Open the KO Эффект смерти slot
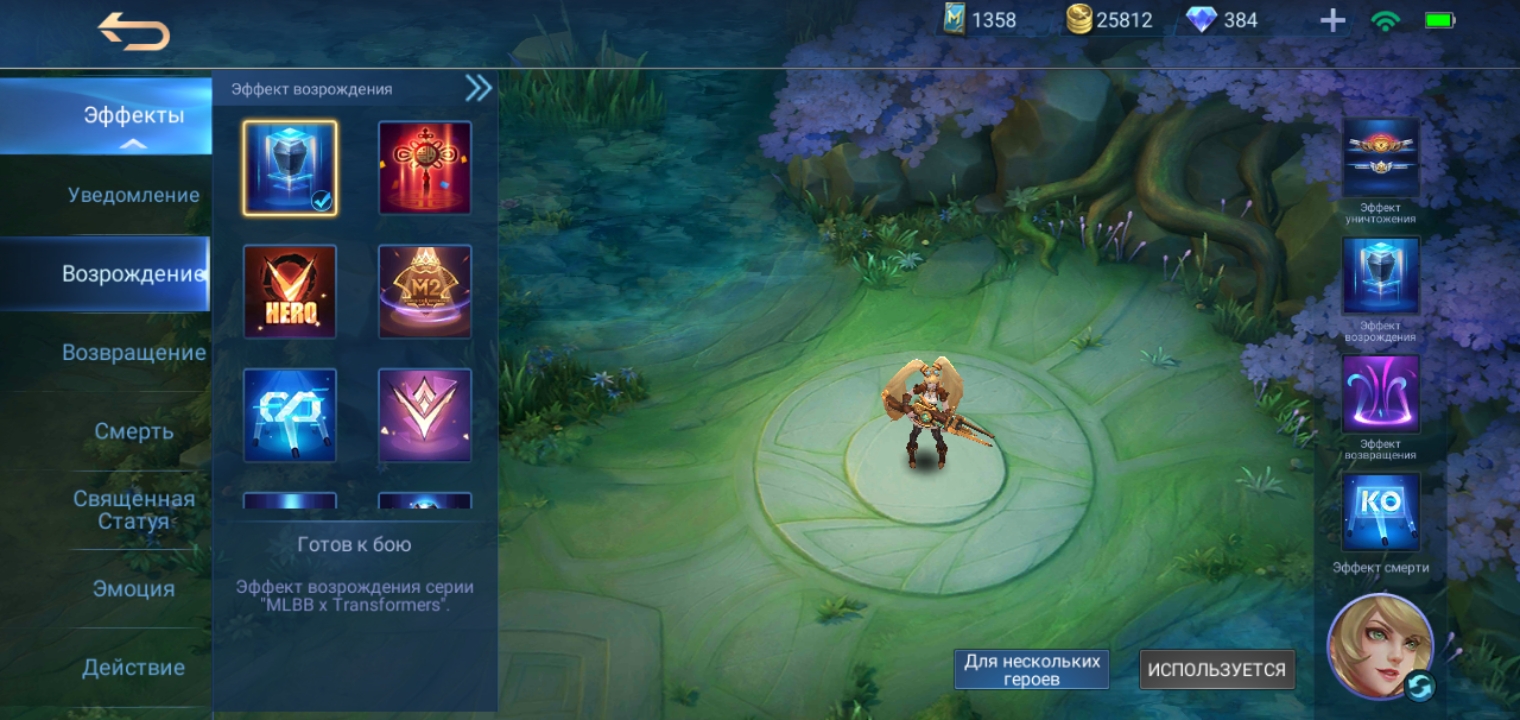Screen dimensions: 1520x720 pyautogui.click(x=1380, y=512)
